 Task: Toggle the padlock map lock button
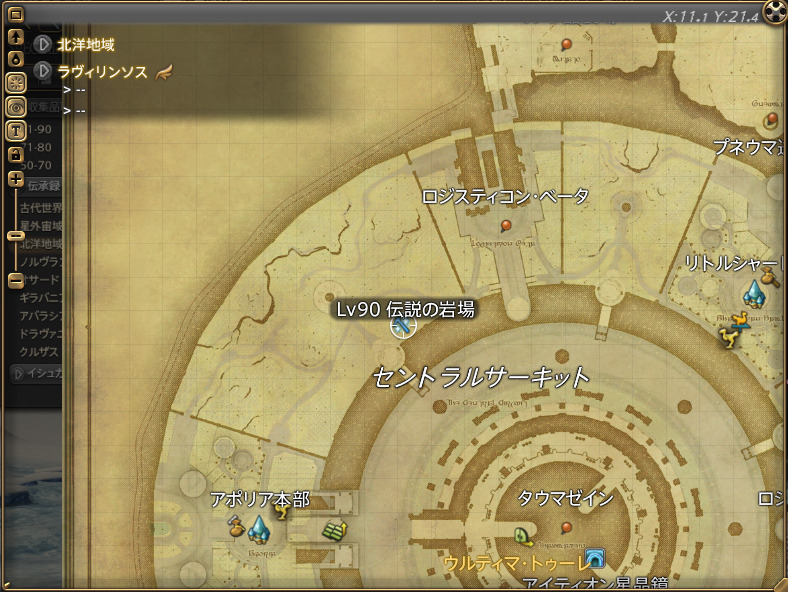click(16, 154)
